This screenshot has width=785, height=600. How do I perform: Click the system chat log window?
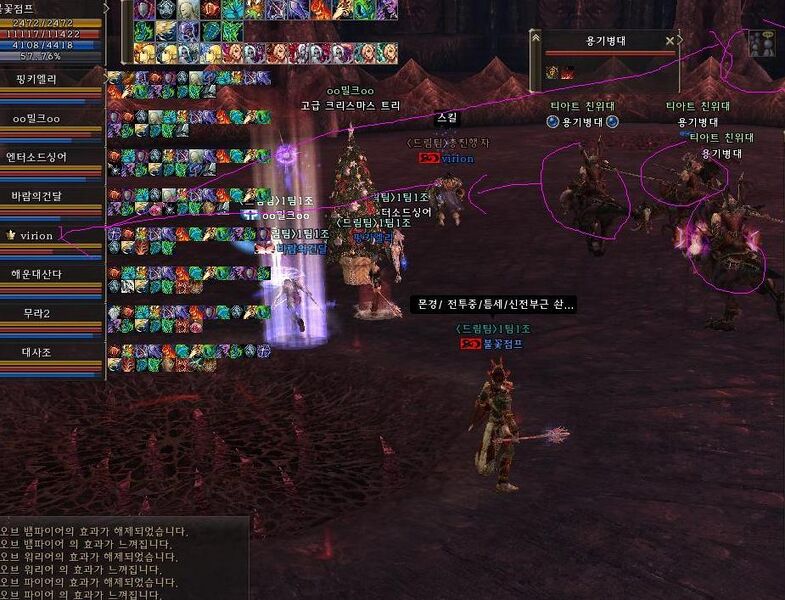(122, 558)
